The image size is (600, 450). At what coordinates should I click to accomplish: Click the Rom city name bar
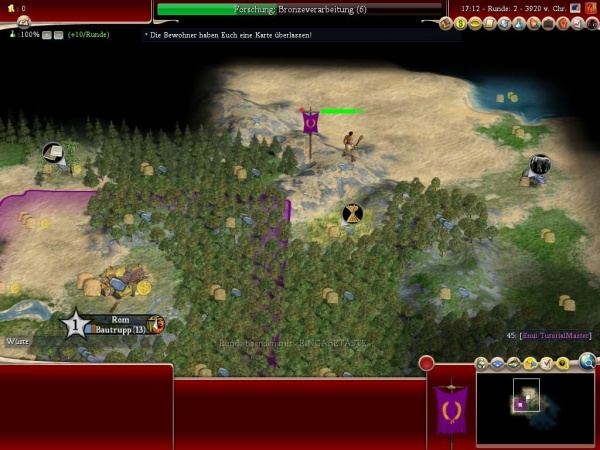pyautogui.click(x=114, y=324)
